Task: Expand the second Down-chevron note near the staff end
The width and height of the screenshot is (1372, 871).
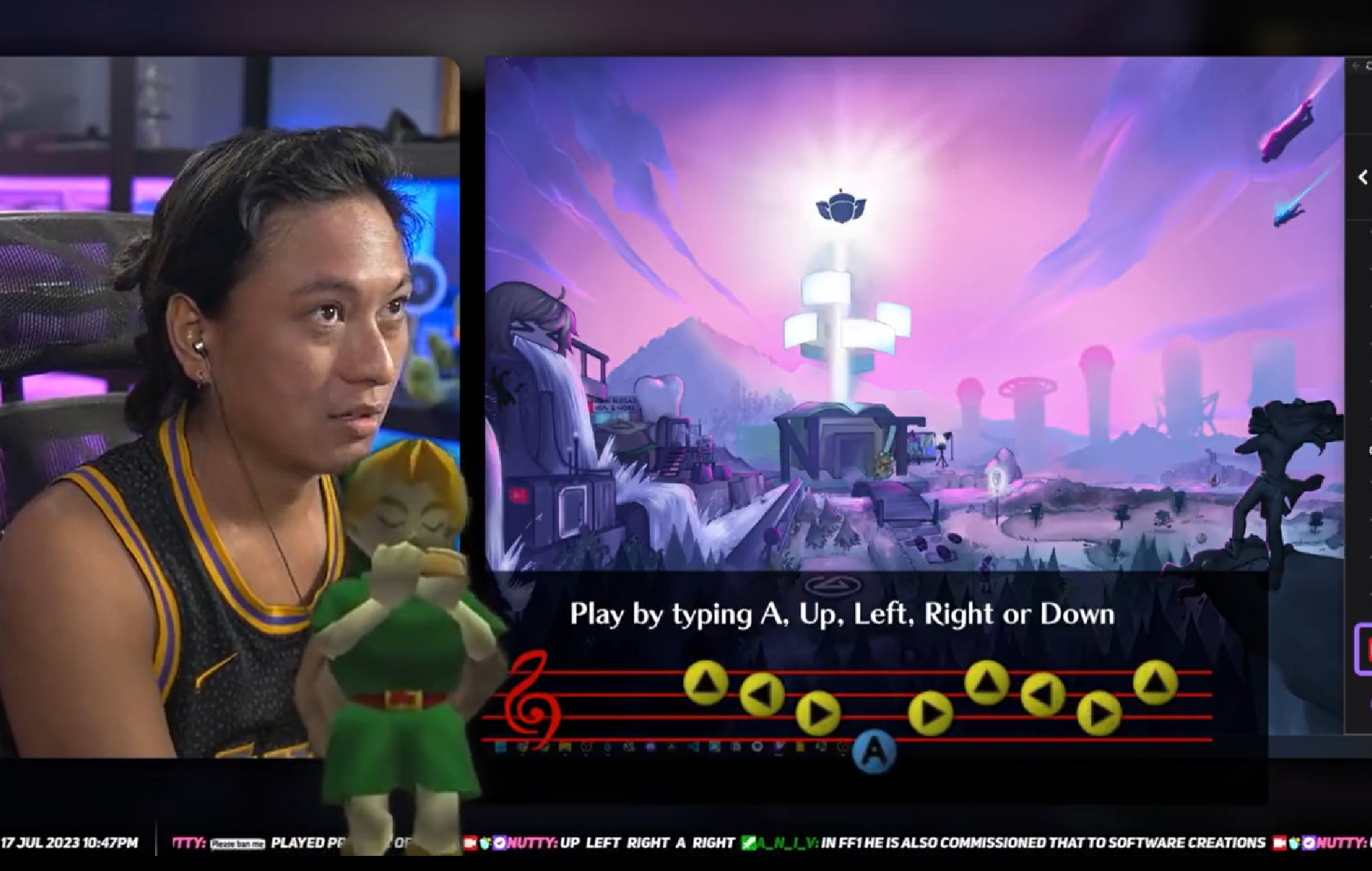Action: click(1098, 712)
